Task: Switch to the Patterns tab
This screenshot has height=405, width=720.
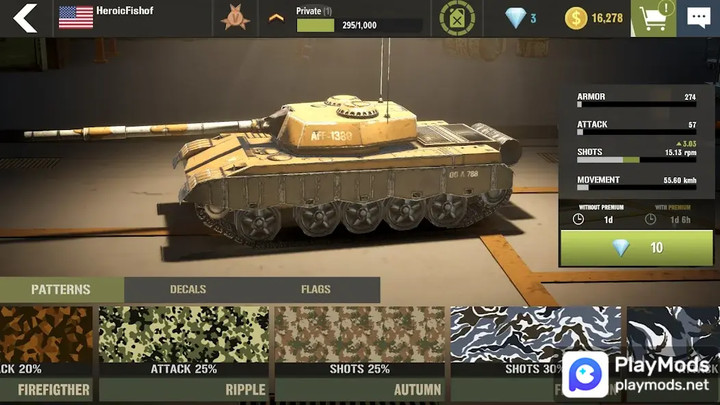Action: (x=61, y=290)
